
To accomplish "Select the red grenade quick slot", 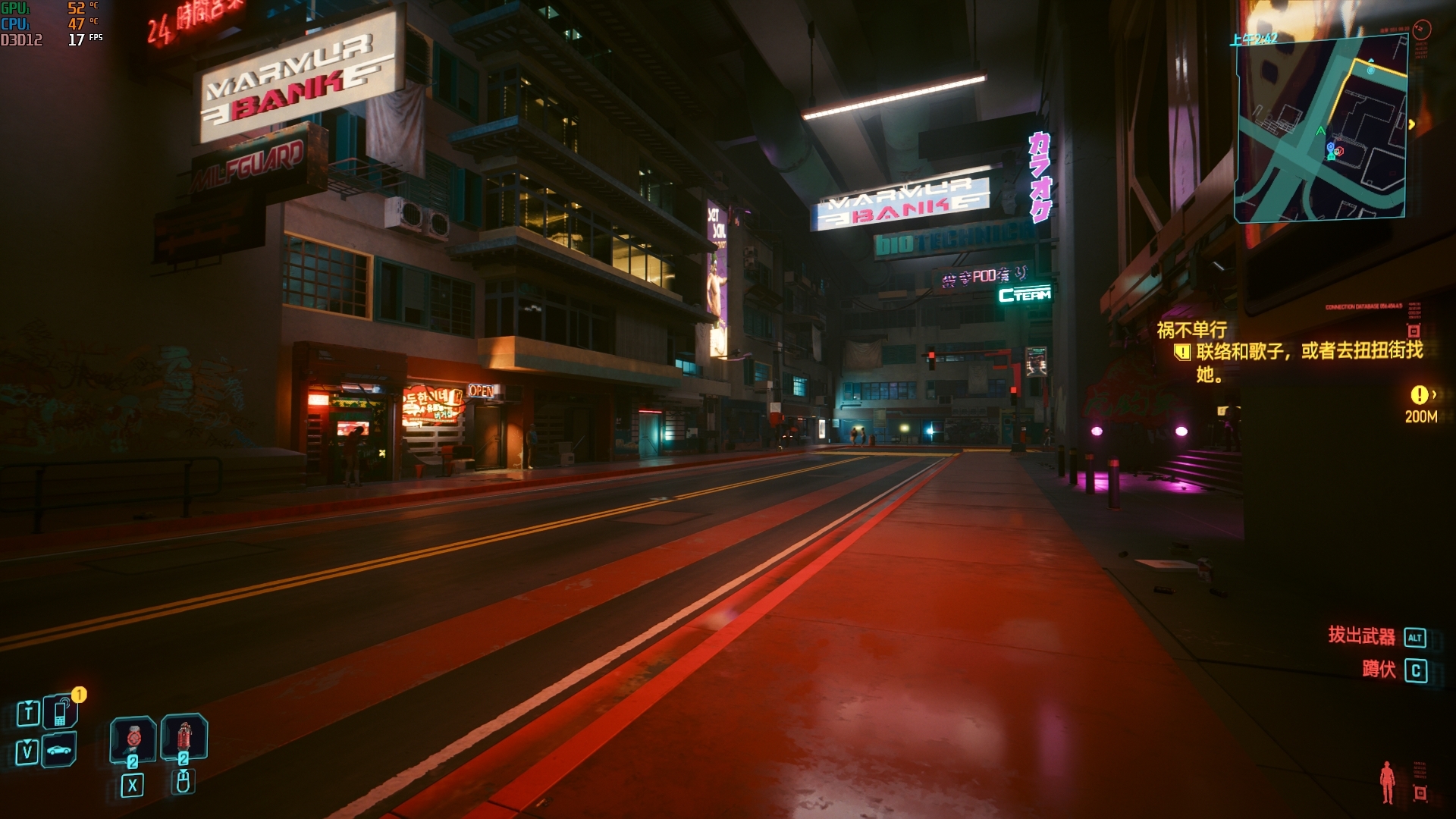I will (x=184, y=736).
